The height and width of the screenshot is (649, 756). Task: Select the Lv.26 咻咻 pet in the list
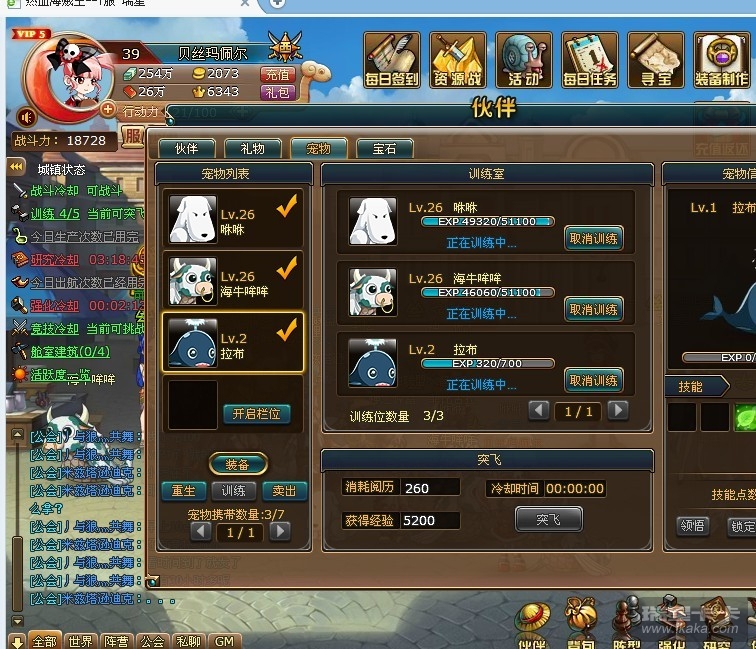click(x=233, y=217)
